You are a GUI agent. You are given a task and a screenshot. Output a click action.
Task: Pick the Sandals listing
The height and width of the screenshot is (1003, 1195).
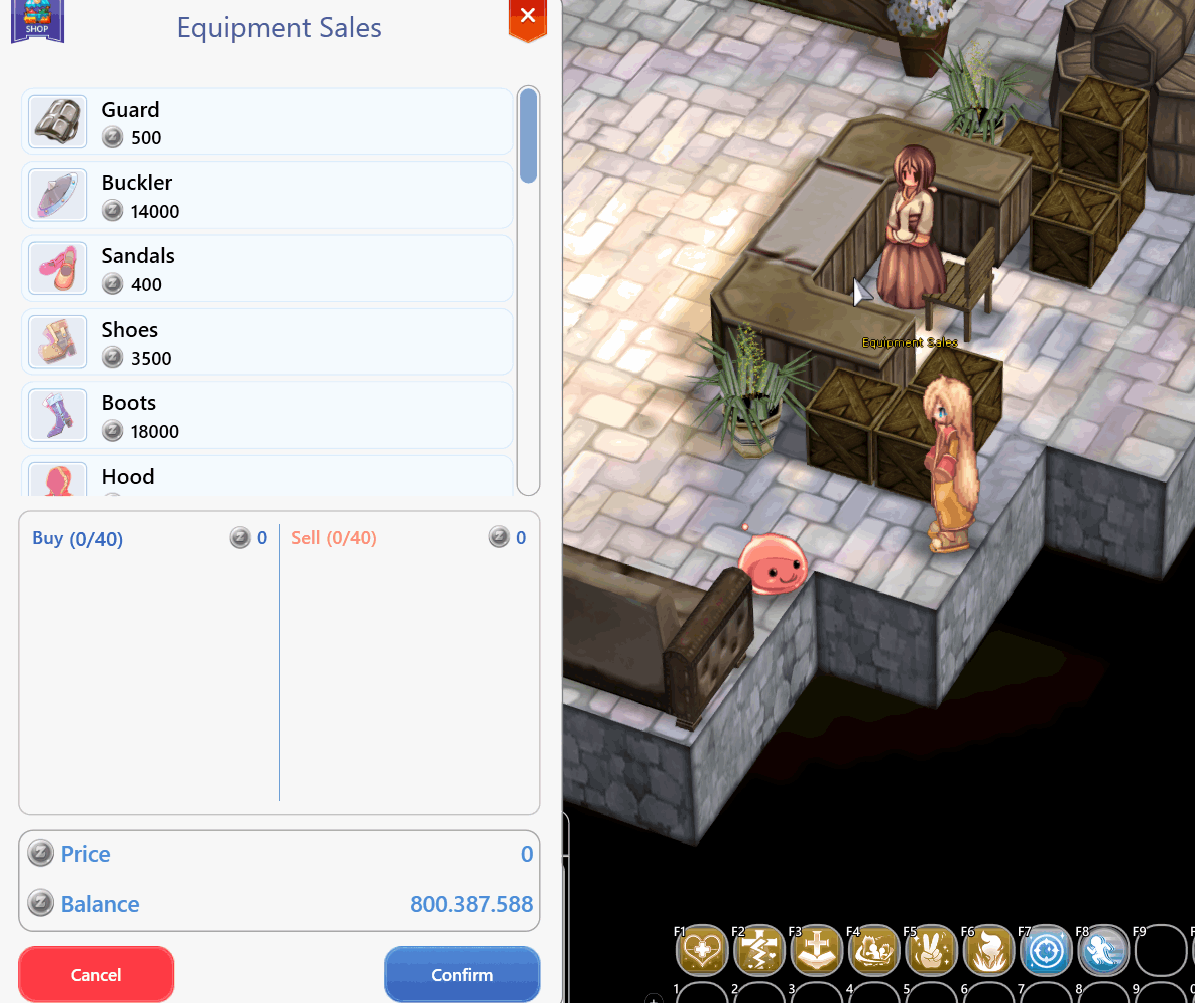(x=267, y=269)
